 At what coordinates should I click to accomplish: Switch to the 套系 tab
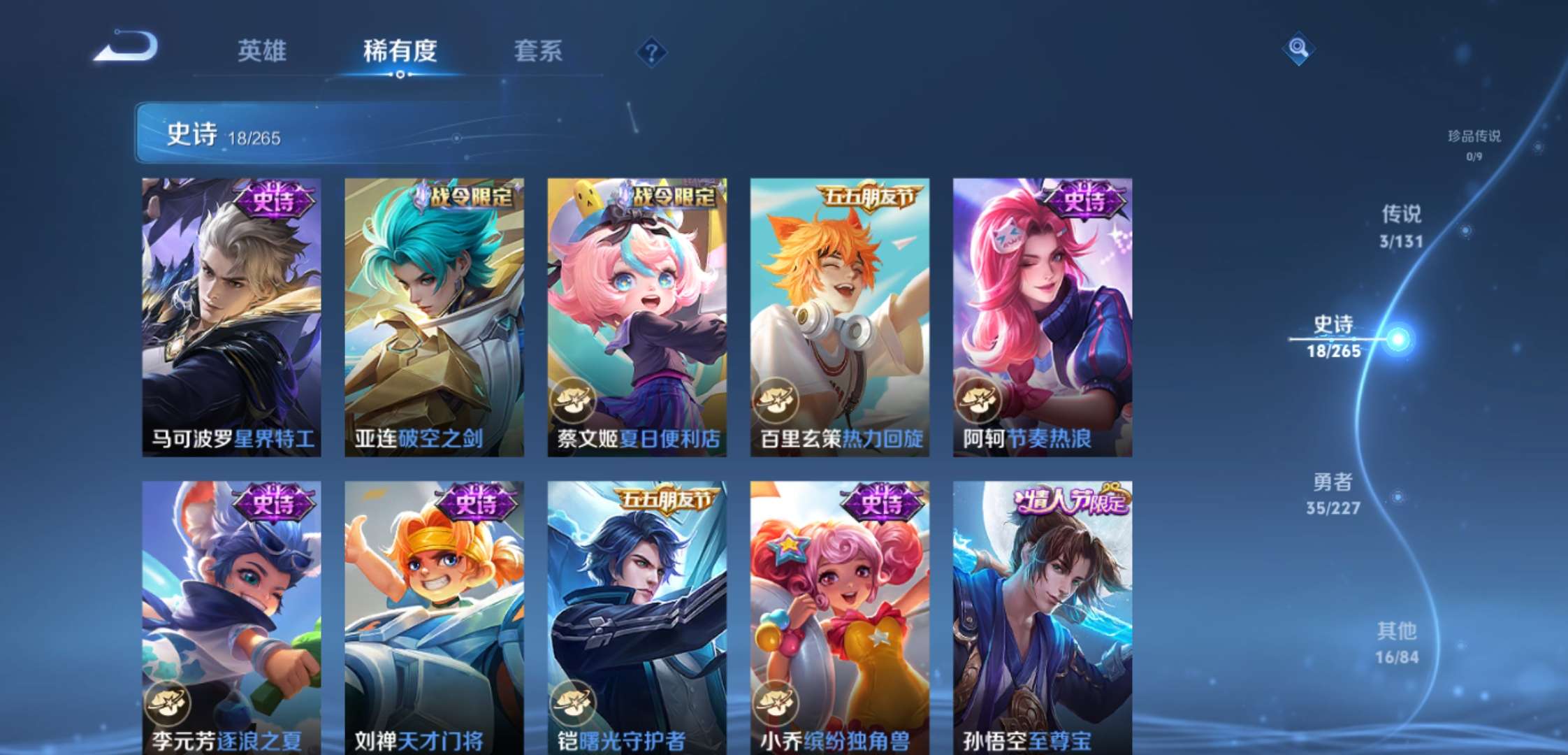[x=538, y=51]
